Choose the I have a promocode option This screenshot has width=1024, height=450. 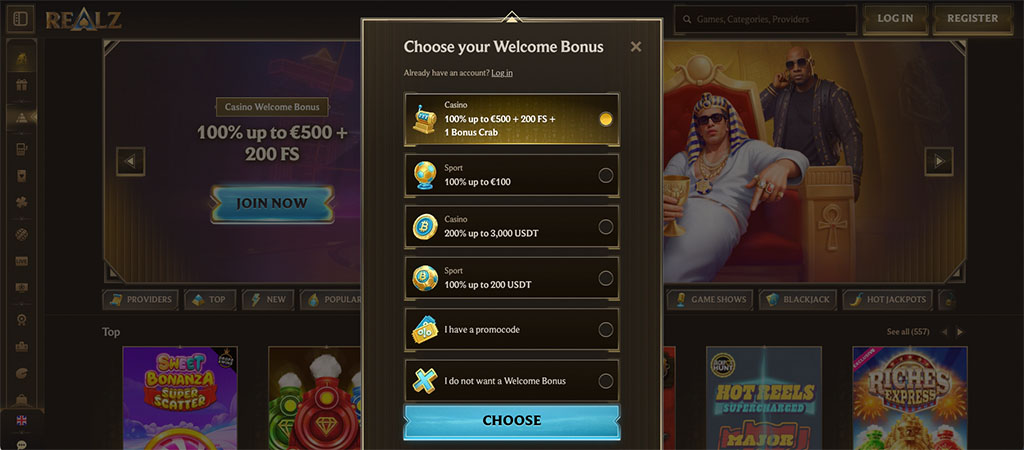511,329
